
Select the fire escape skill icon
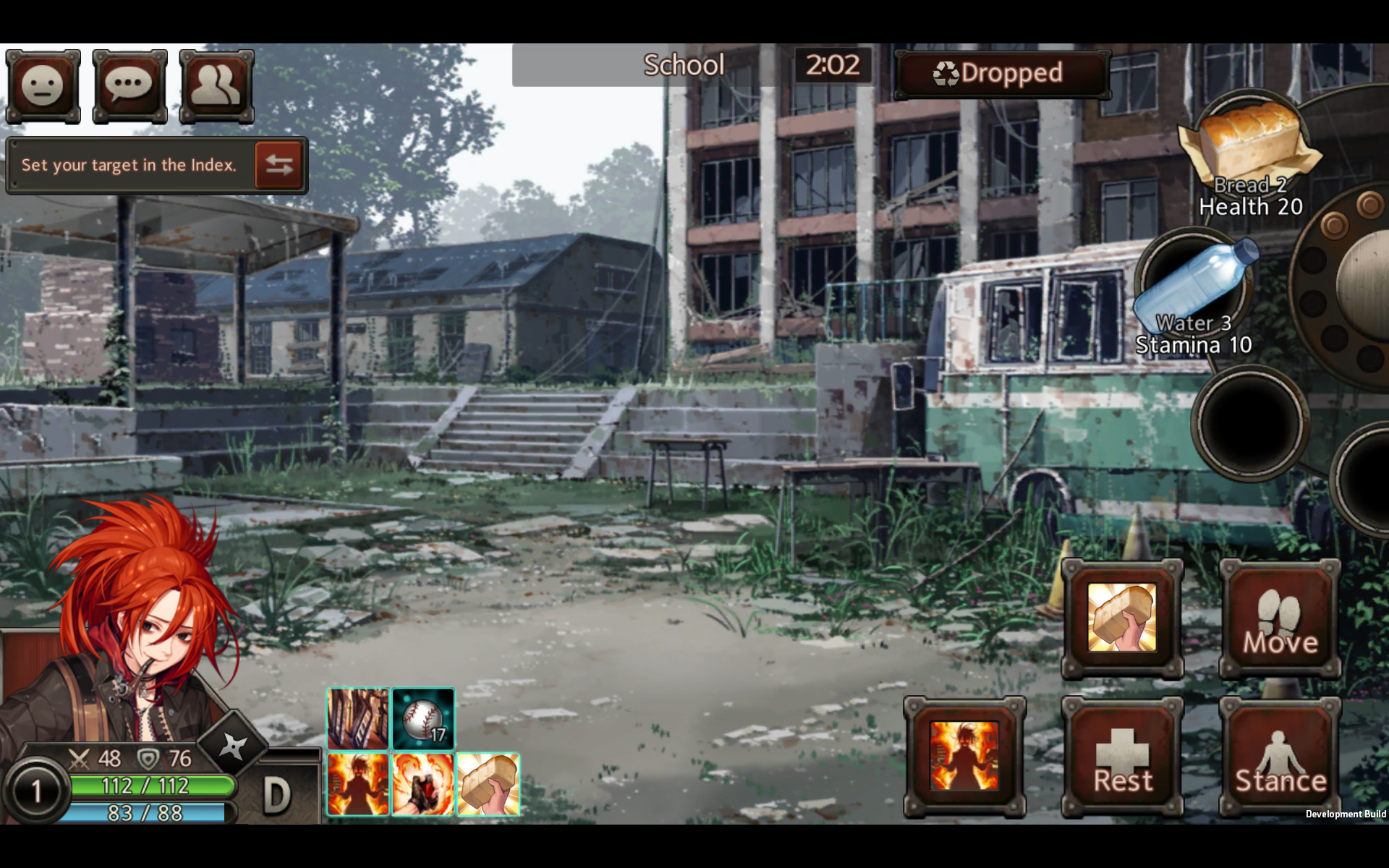pyautogui.click(x=357, y=718)
